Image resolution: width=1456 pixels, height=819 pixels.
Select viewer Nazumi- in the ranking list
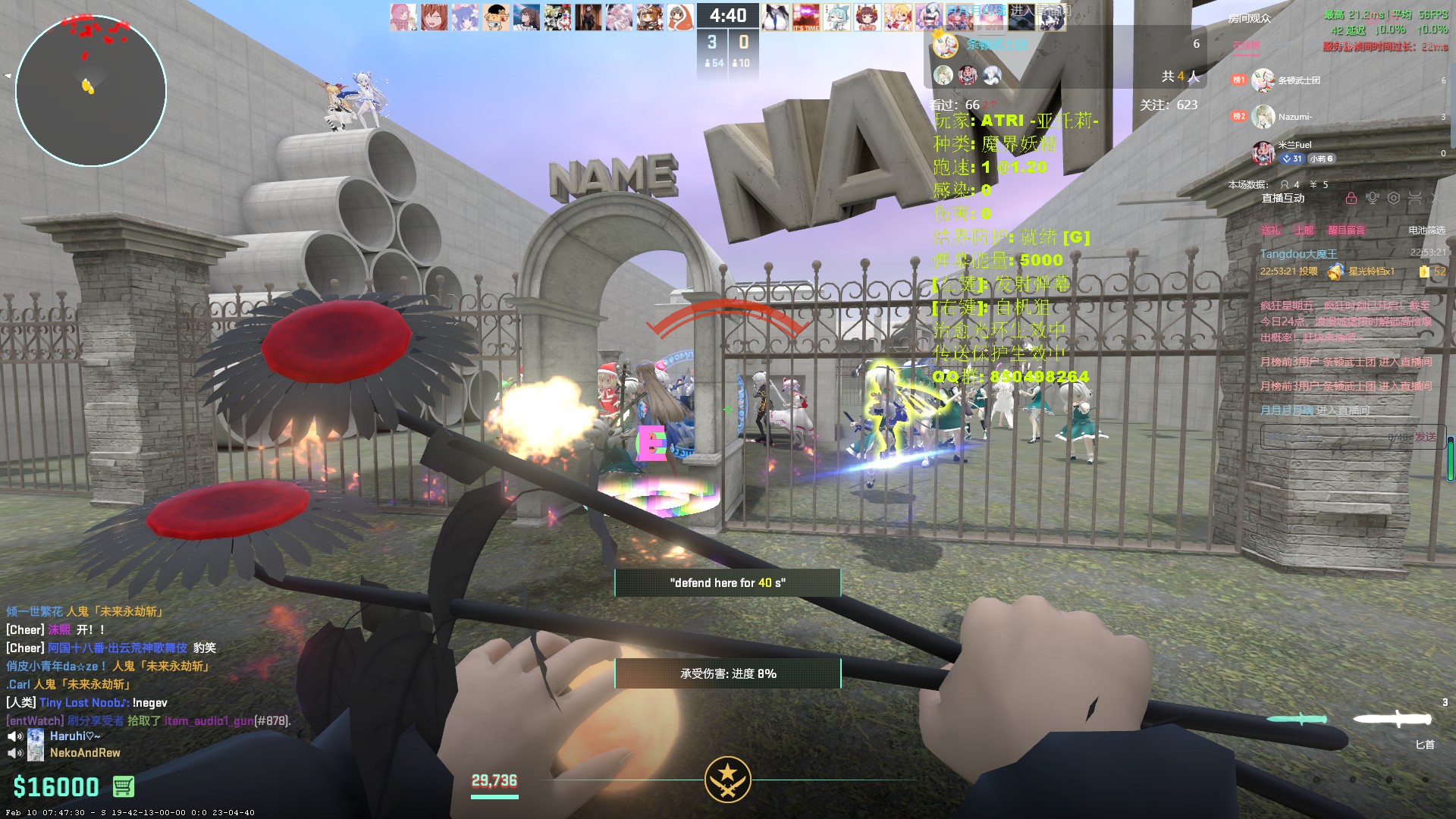[1294, 117]
